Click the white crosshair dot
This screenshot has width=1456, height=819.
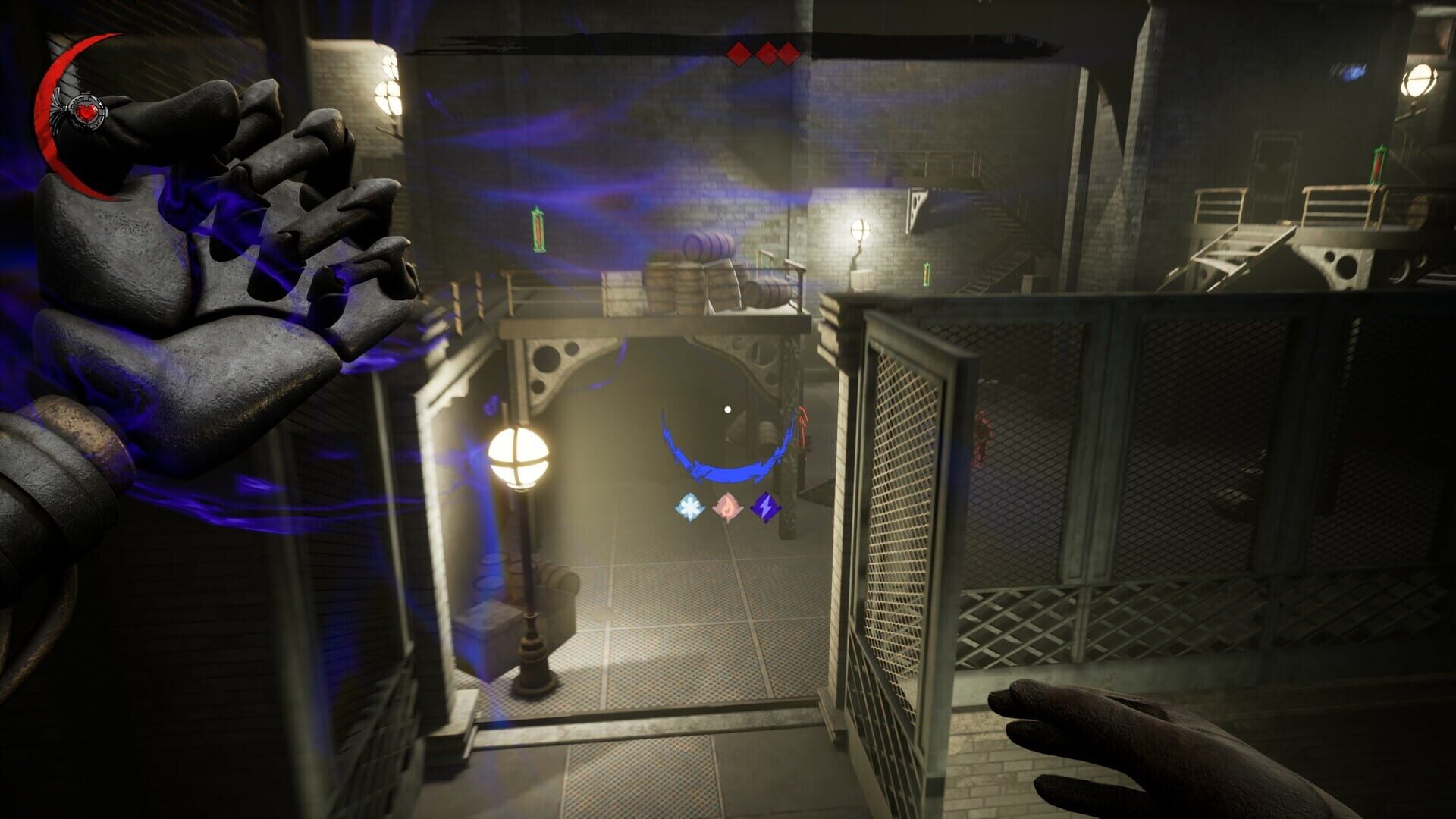[728, 408]
